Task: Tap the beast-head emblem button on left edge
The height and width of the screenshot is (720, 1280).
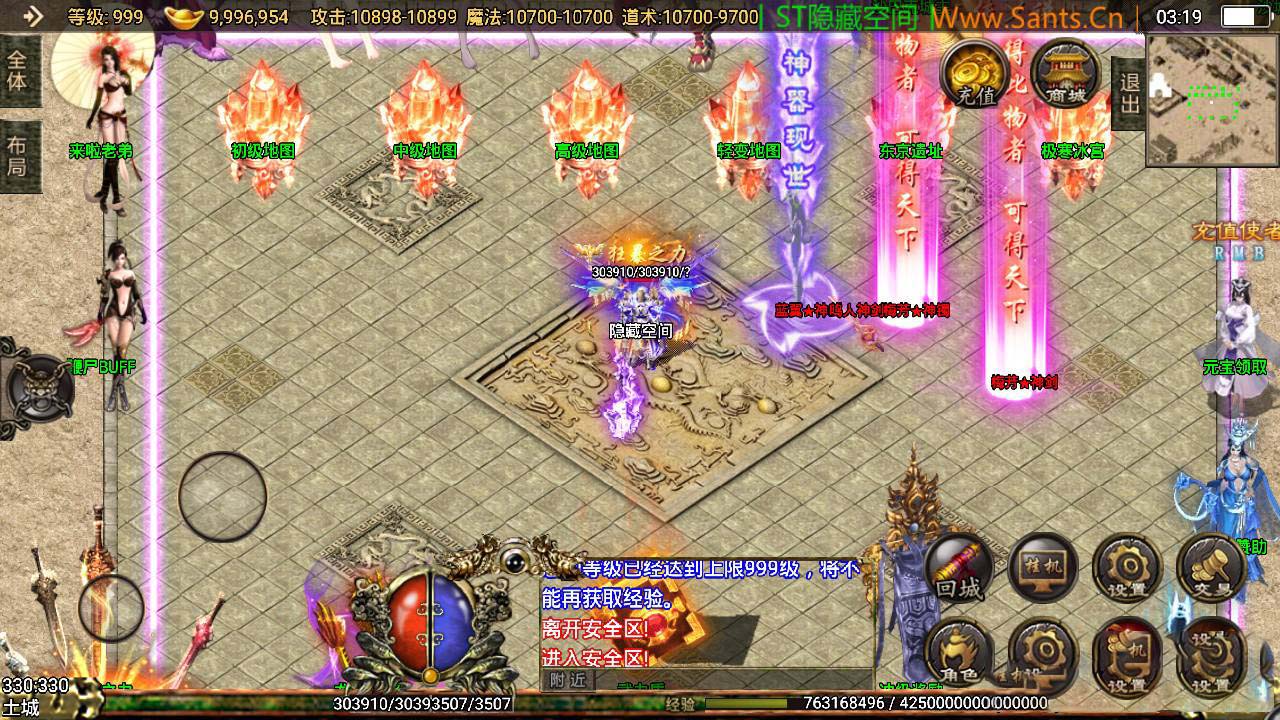Action: 32,386
